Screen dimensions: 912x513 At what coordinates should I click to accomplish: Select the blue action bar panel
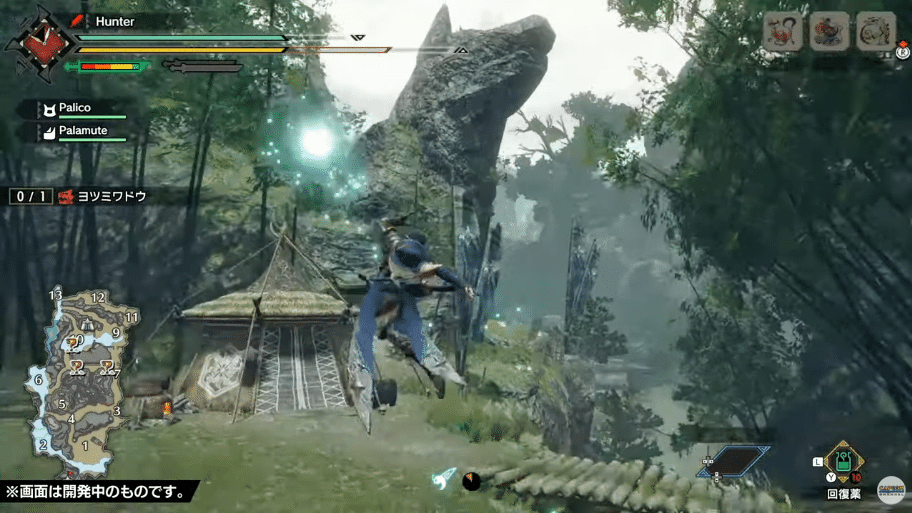point(733,460)
